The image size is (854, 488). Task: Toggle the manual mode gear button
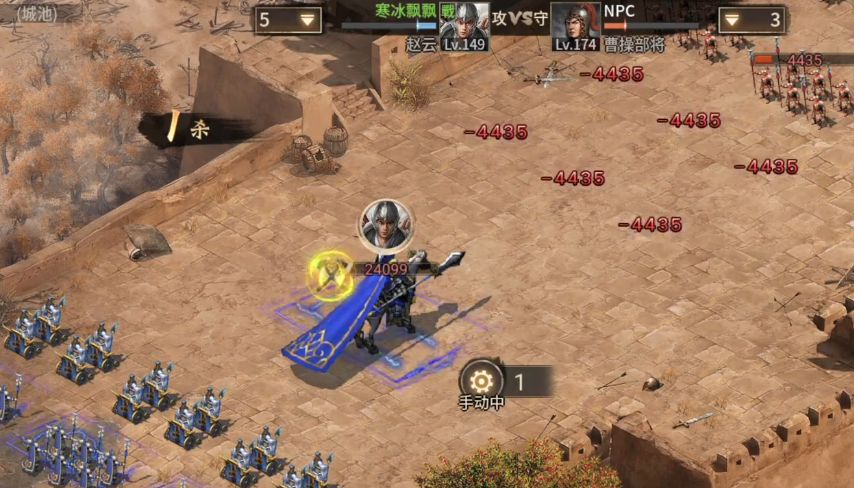(482, 380)
